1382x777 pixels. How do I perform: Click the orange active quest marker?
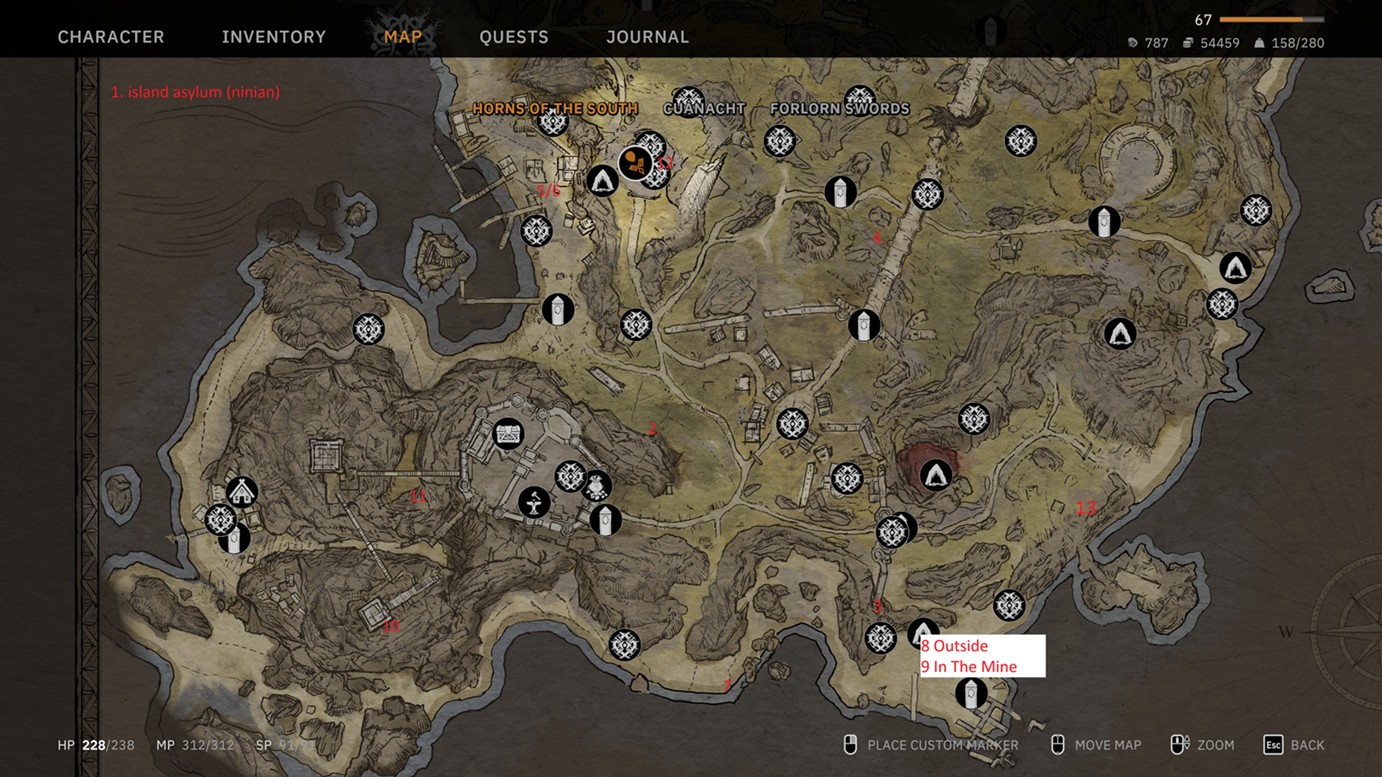click(x=635, y=162)
